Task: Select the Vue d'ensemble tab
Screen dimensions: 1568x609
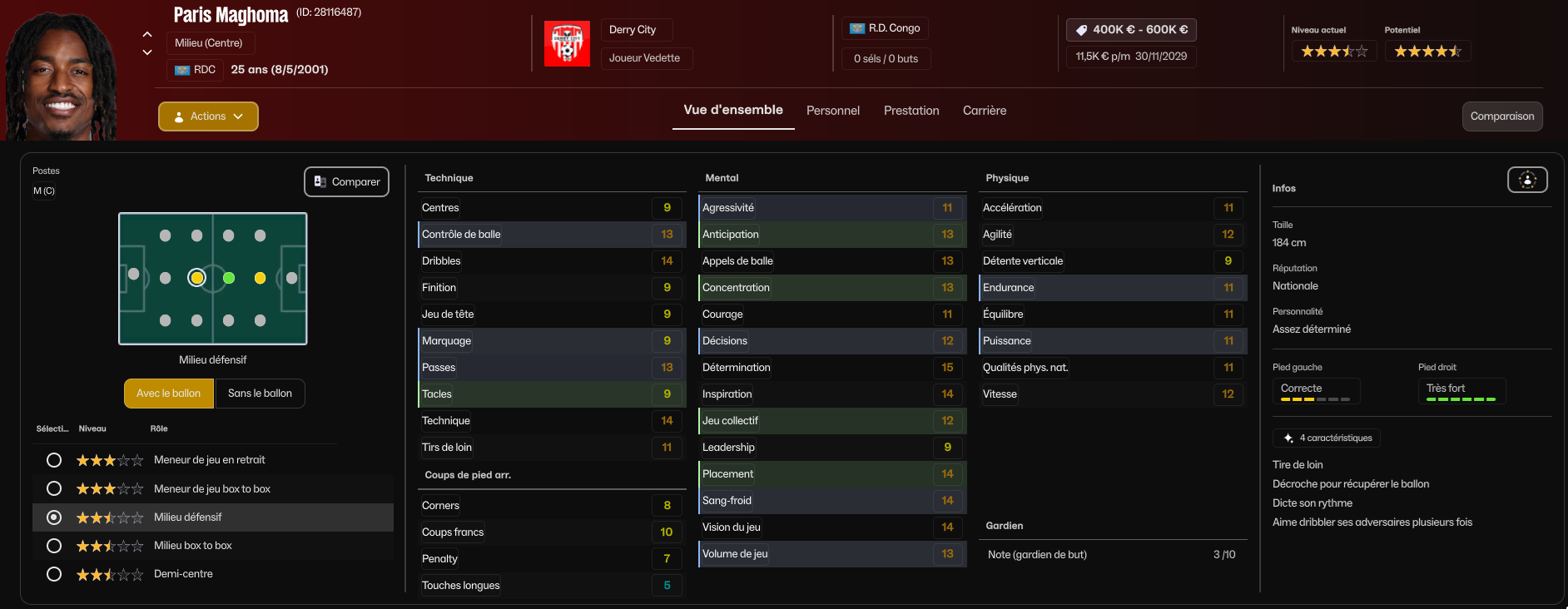Action: click(x=733, y=110)
